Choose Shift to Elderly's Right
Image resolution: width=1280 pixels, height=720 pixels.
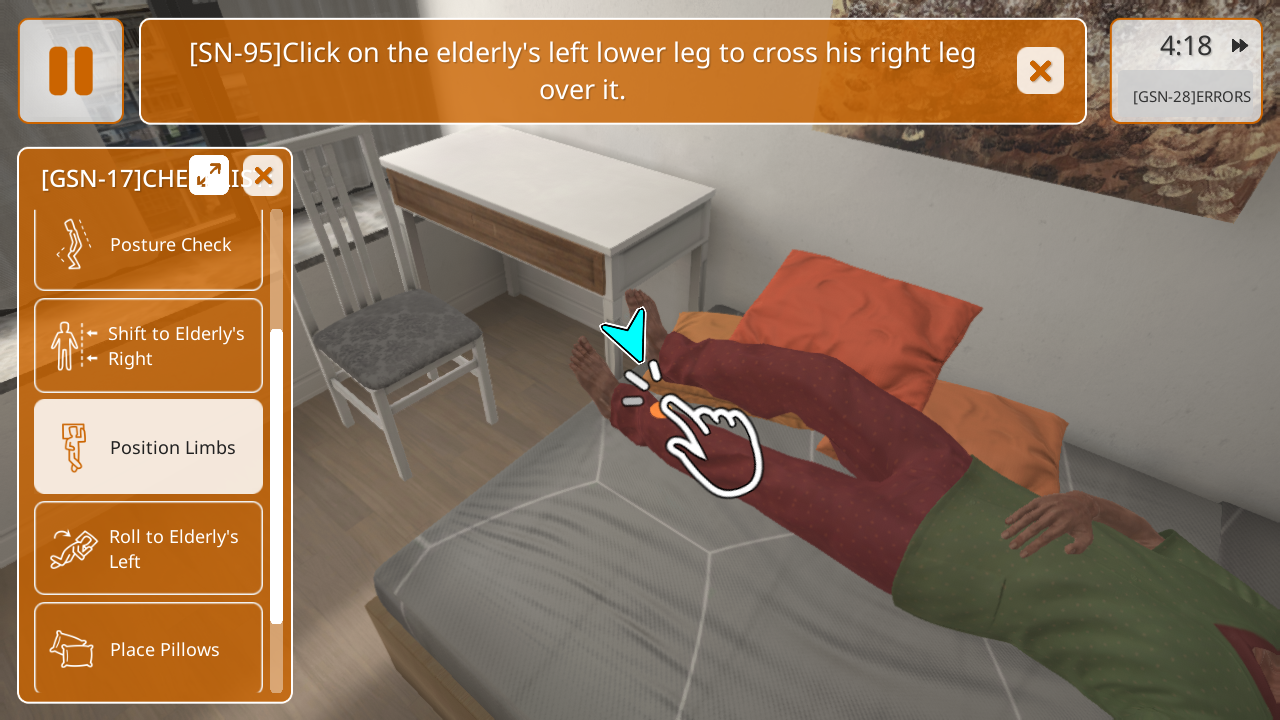pos(148,346)
